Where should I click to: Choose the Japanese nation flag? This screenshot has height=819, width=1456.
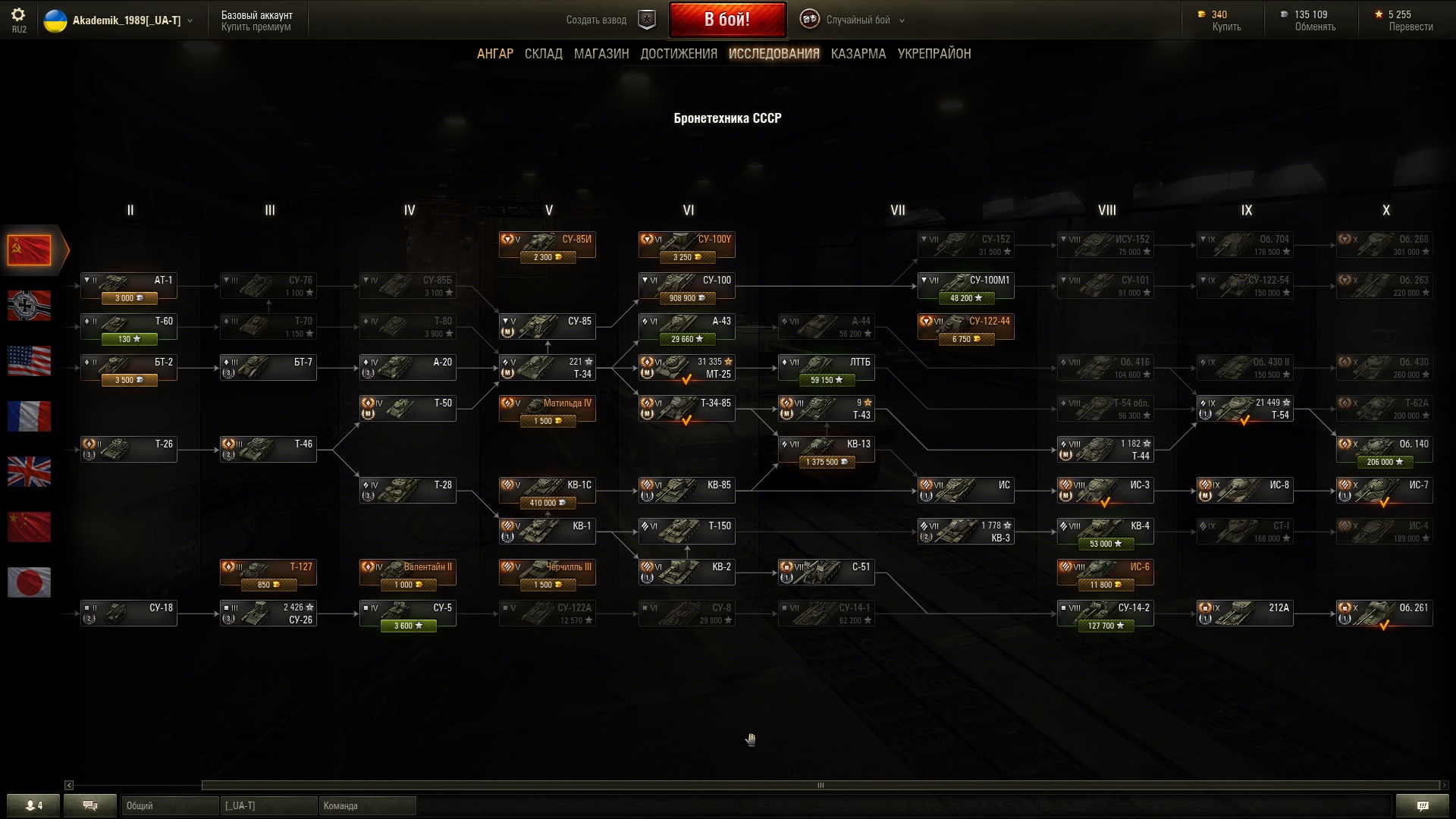tap(29, 582)
